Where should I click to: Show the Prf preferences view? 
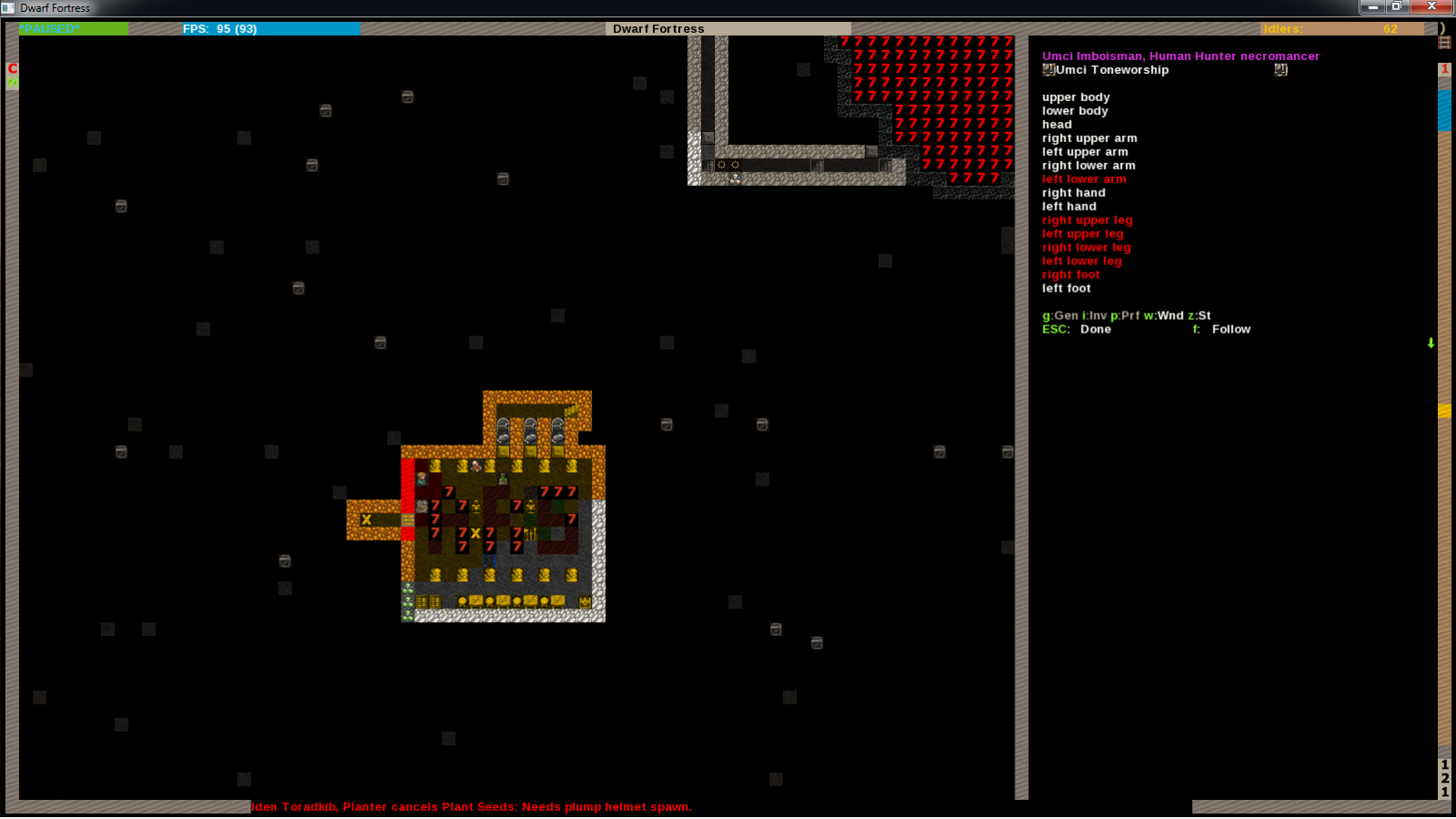[x=1125, y=316]
